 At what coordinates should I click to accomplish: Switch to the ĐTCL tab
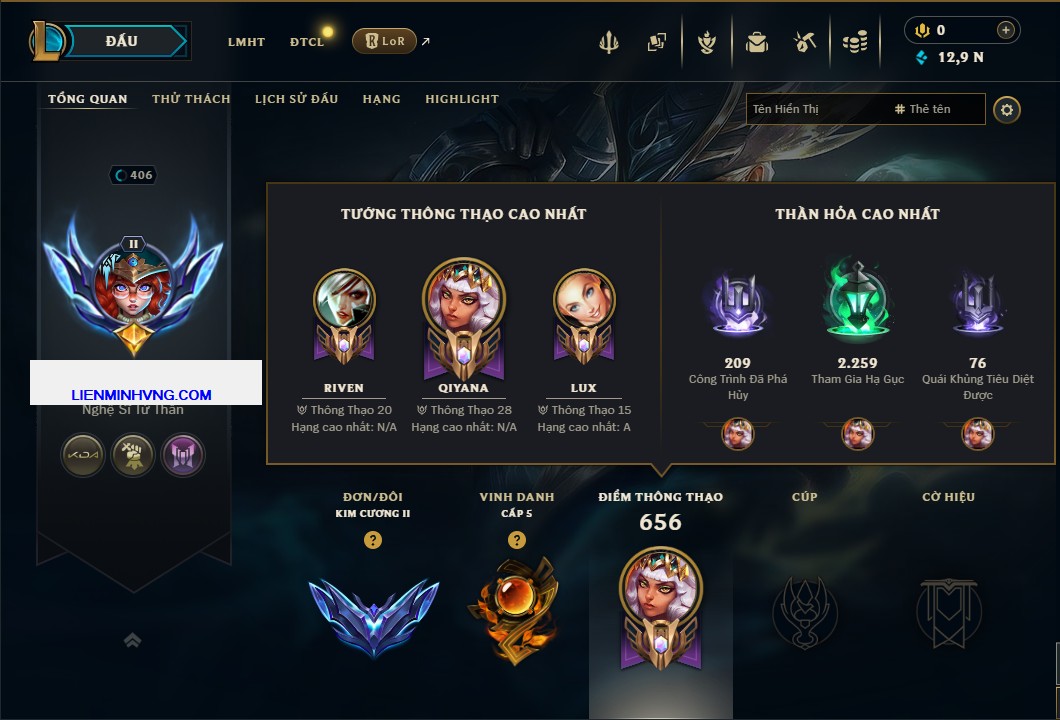307,42
